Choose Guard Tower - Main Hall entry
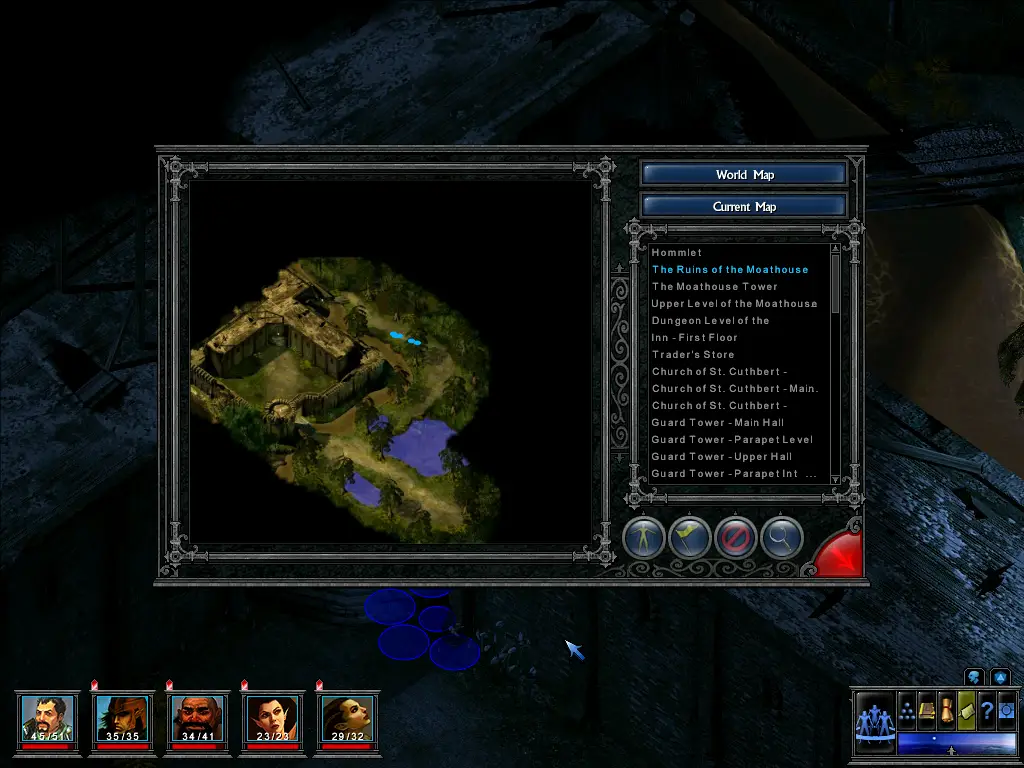1024x768 pixels. click(x=717, y=423)
